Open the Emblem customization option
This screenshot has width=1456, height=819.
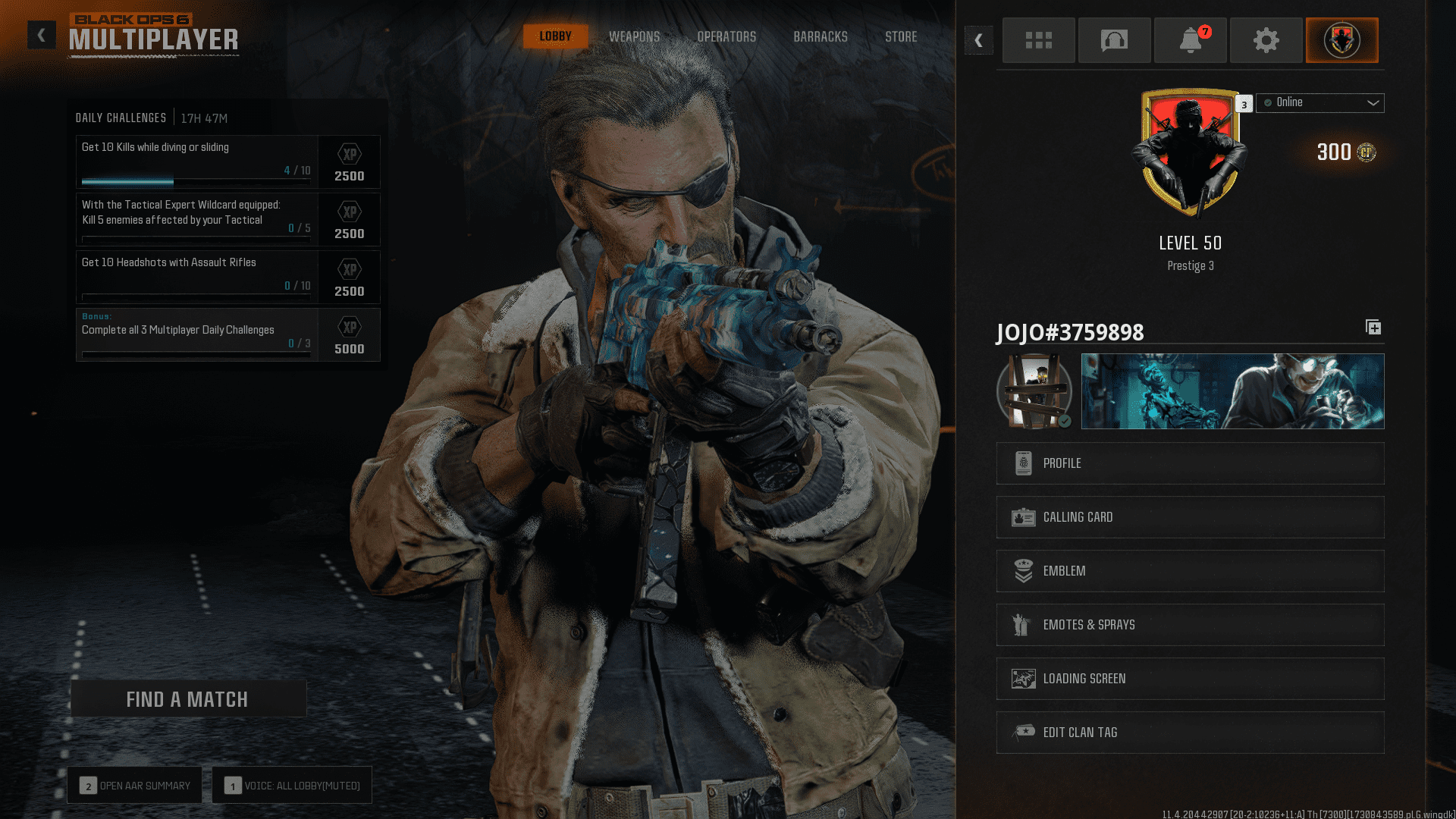pos(1189,571)
